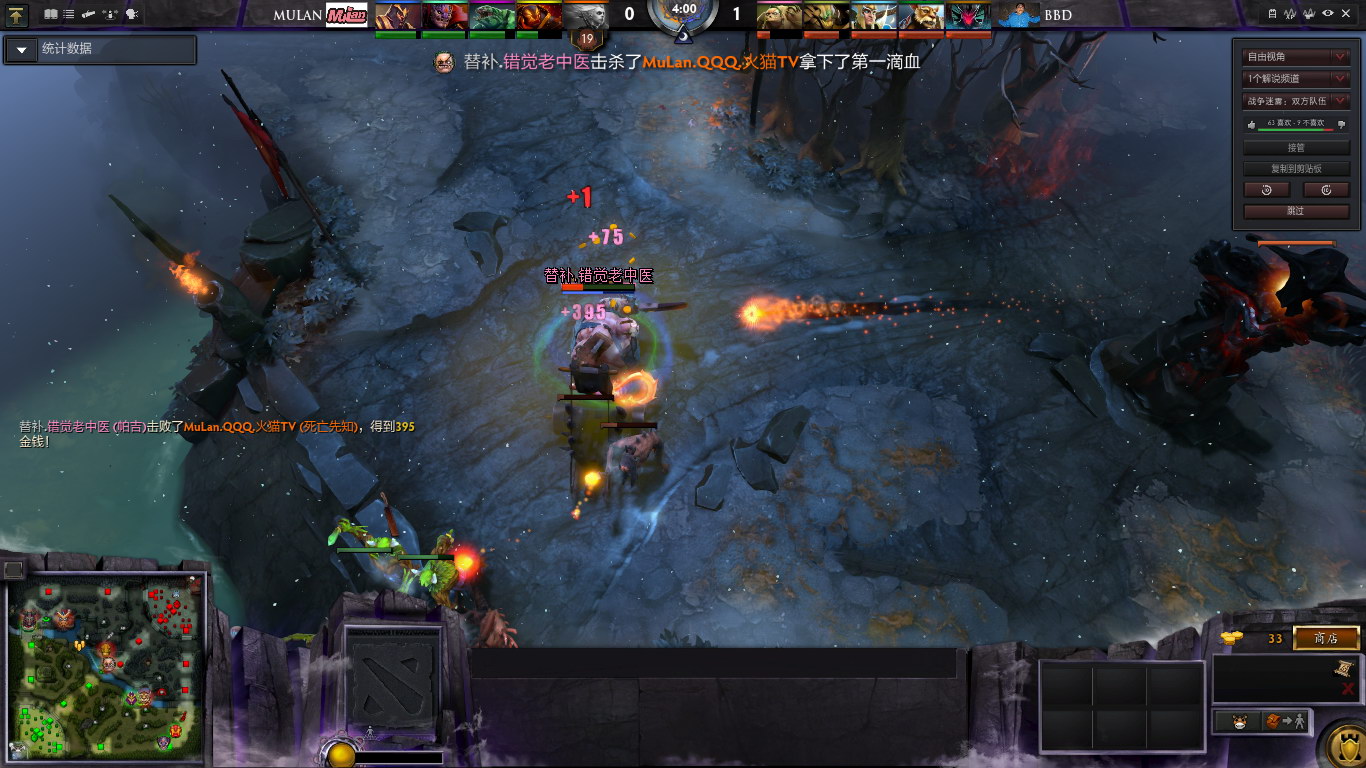Toggle the eye icon in the top bar
1366x768 pixels.
[1327, 14]
